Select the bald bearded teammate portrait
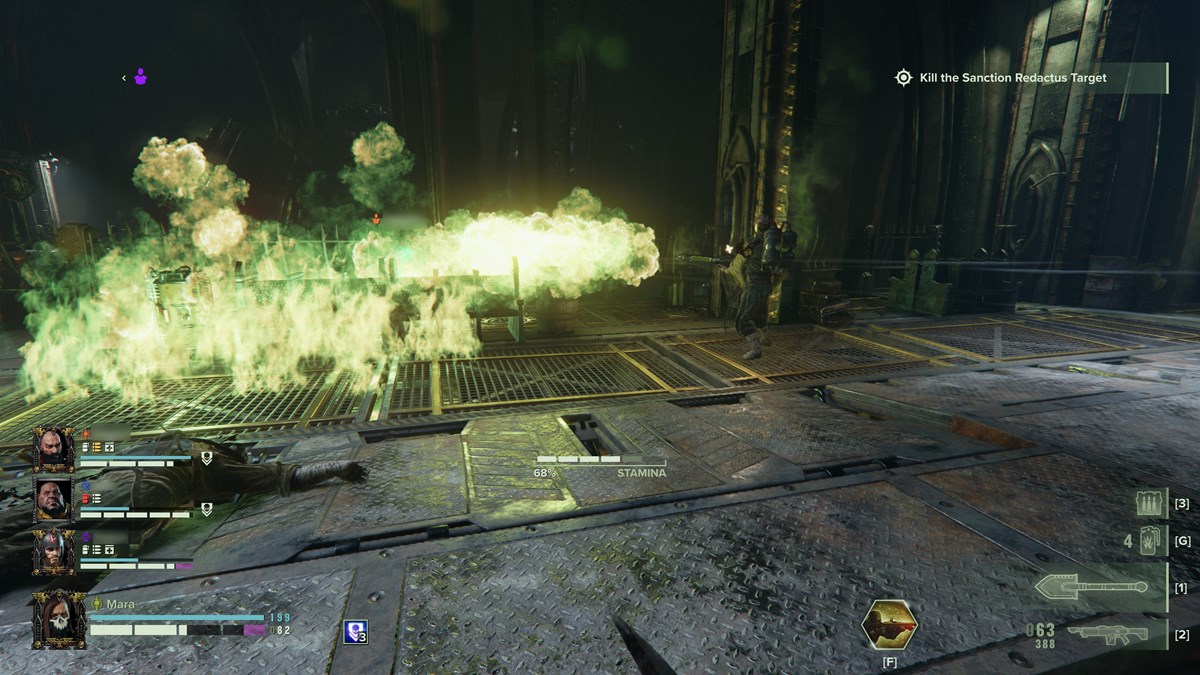The width and height of the screenshot is (1200, 675). tap(53, 450)
